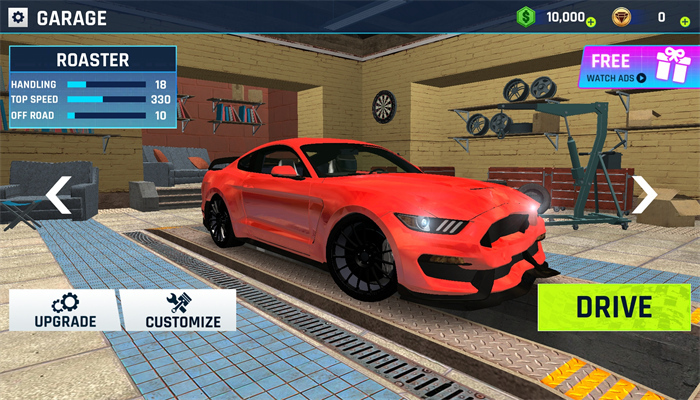Show the previous car with left arrow
700x400 pixels.
[58, 194]
